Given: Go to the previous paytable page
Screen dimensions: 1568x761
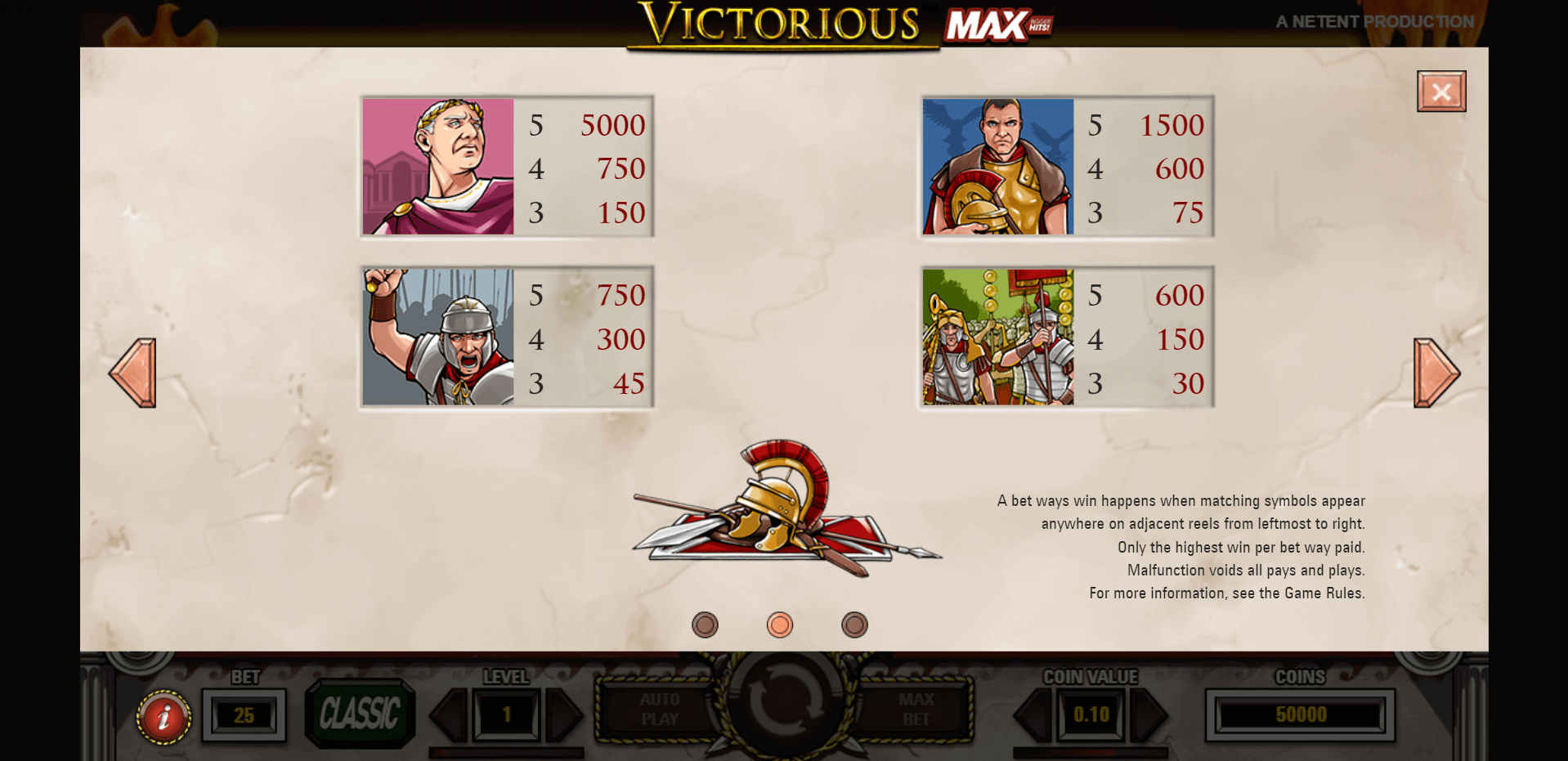Looking at the screenshot, I should [x=133, y=373].
